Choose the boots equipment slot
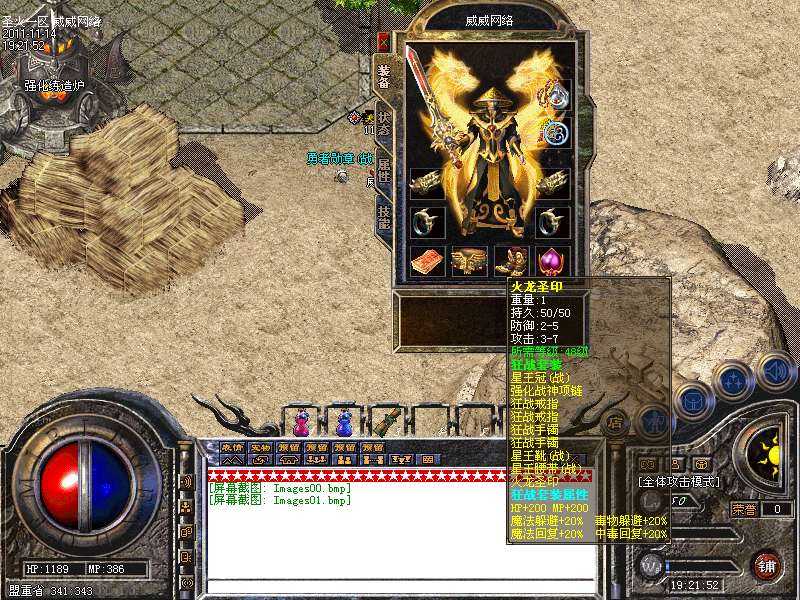This screenshot has height=600, width=800. tap(511, 262)
